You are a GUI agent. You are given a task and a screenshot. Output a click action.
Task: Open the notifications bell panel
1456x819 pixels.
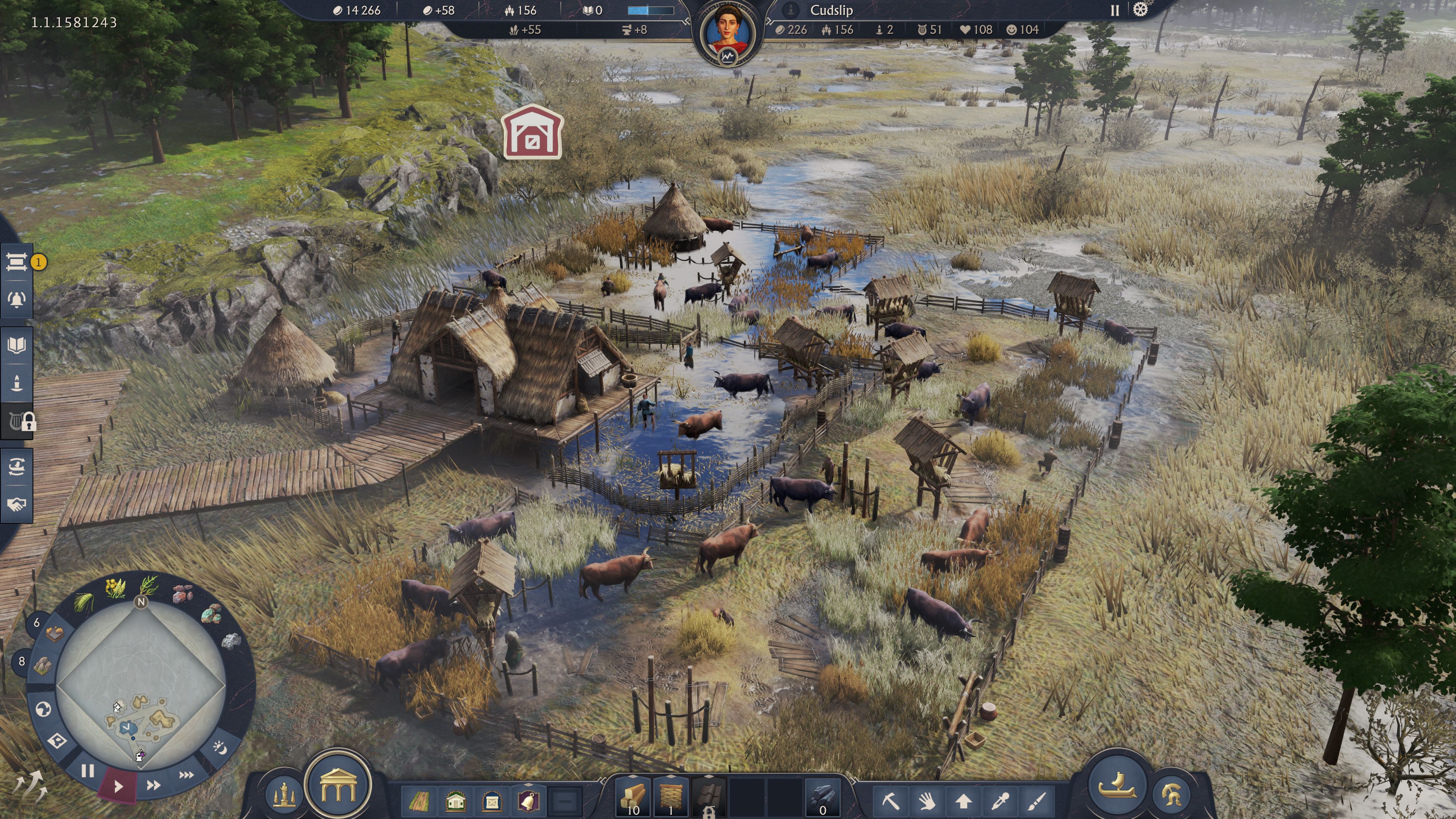[x=17, y=300]
